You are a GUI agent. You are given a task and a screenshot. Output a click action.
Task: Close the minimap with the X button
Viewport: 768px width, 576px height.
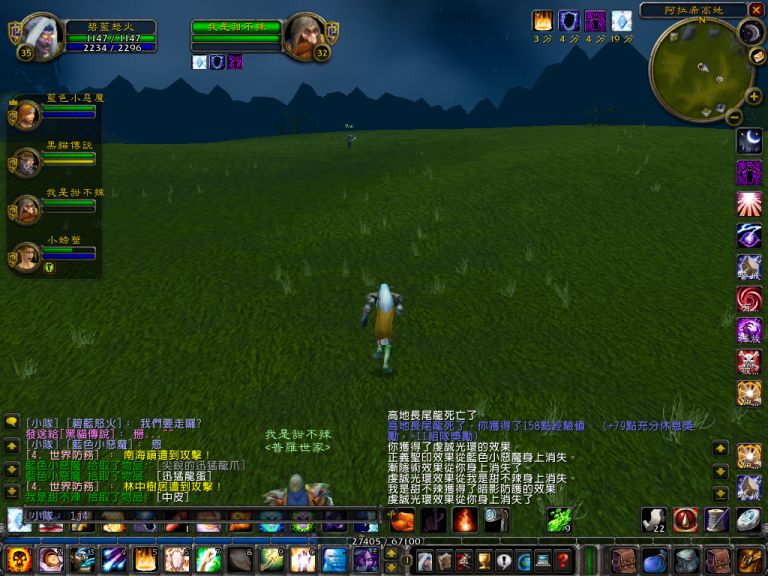(x=755, y=10)
